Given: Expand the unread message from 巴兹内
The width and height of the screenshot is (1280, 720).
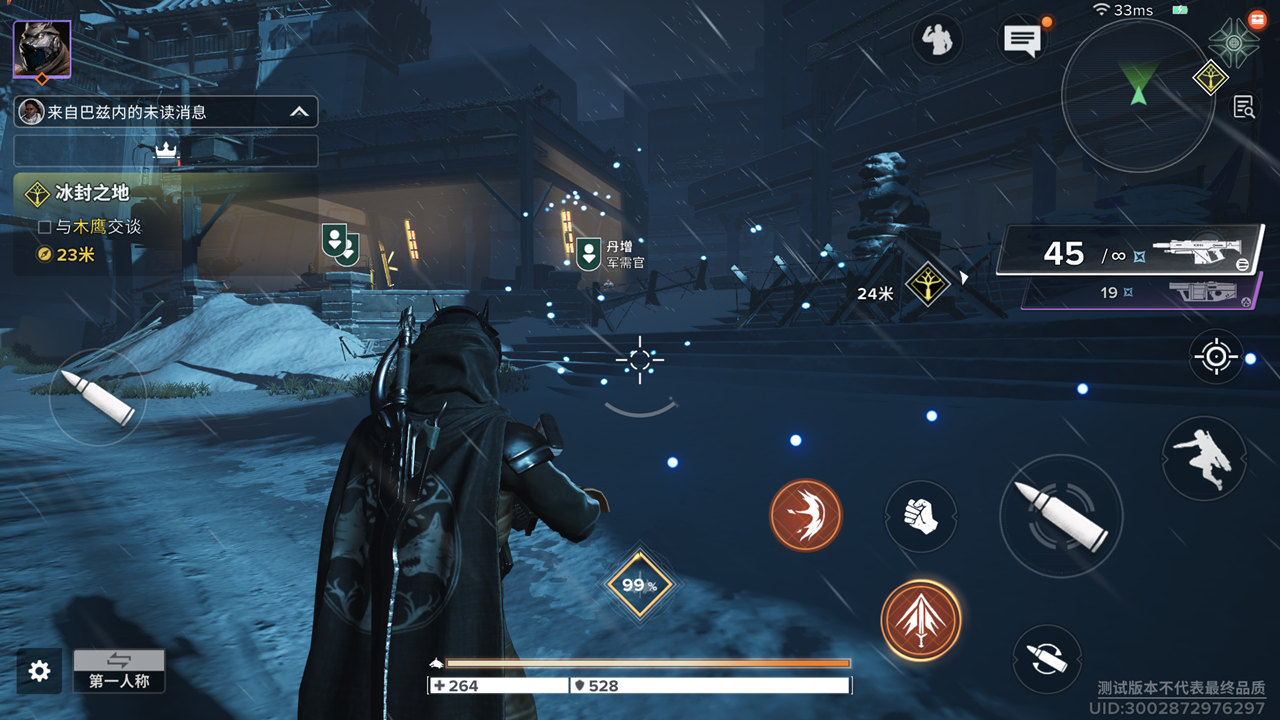Looking at the screenshot, I should click(x=166, y=112).
